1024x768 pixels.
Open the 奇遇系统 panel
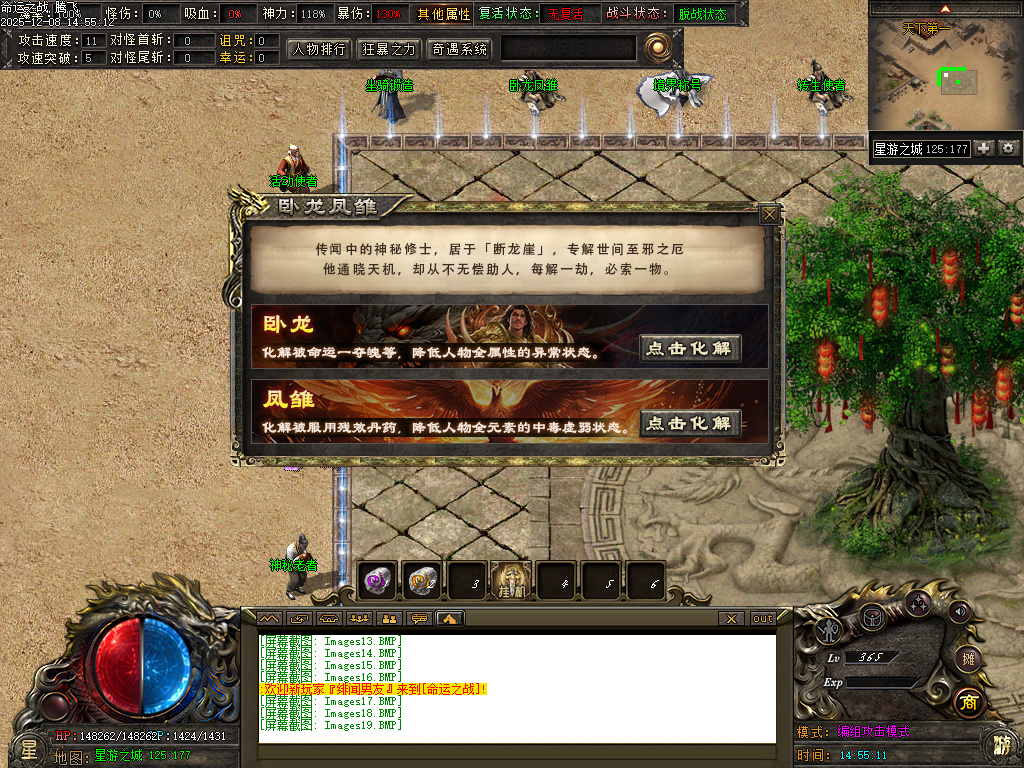pyautogui.click(x=459, y=48)
